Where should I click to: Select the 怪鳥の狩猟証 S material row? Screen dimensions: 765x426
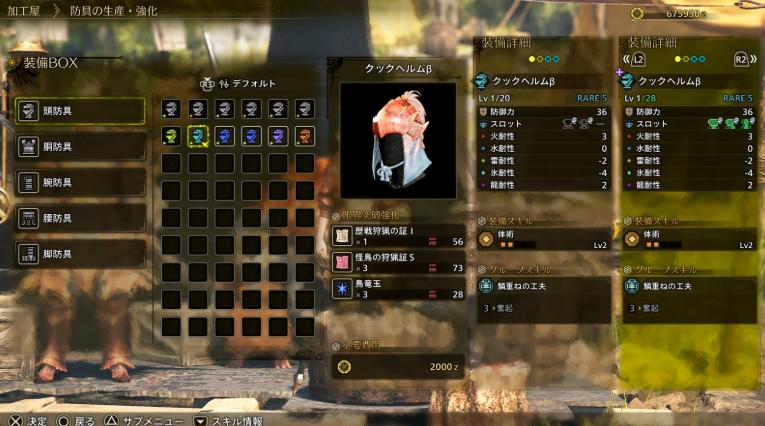coord(399,262)
